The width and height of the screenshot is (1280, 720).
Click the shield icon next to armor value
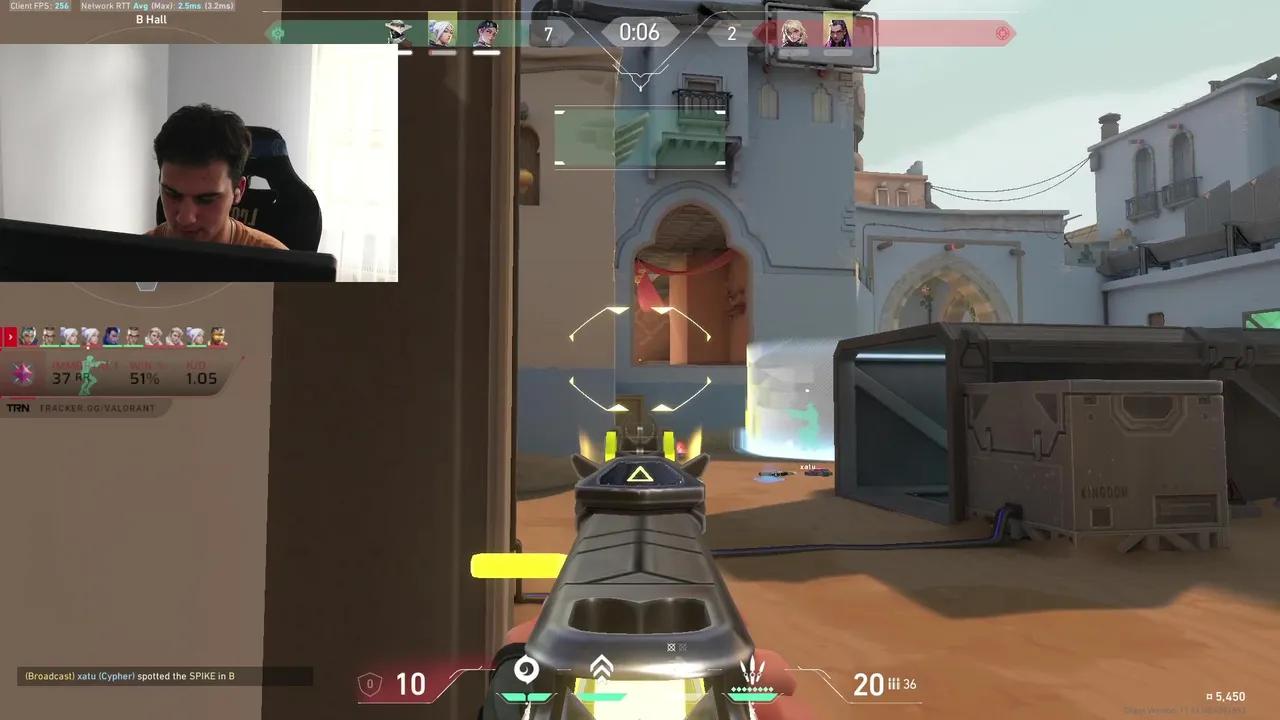click(x=369, y=683)
